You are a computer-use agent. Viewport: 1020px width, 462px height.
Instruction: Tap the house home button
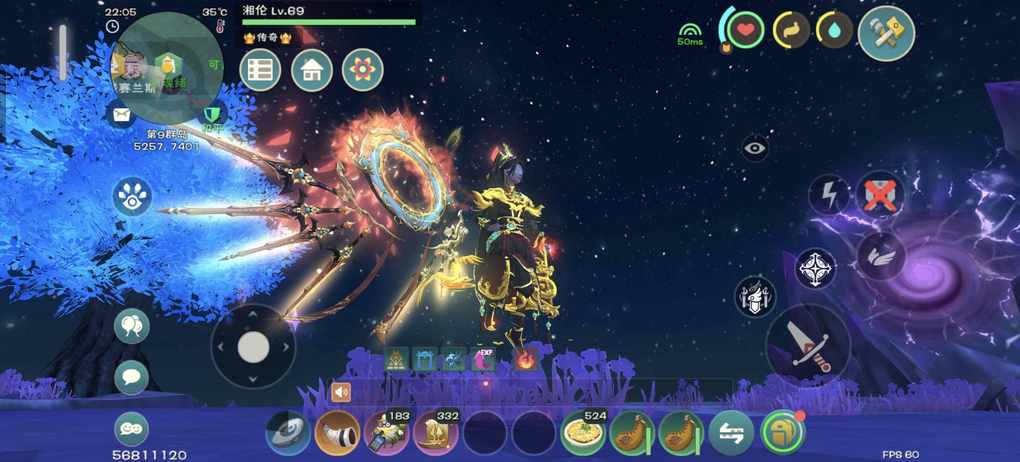pos(312,71)
